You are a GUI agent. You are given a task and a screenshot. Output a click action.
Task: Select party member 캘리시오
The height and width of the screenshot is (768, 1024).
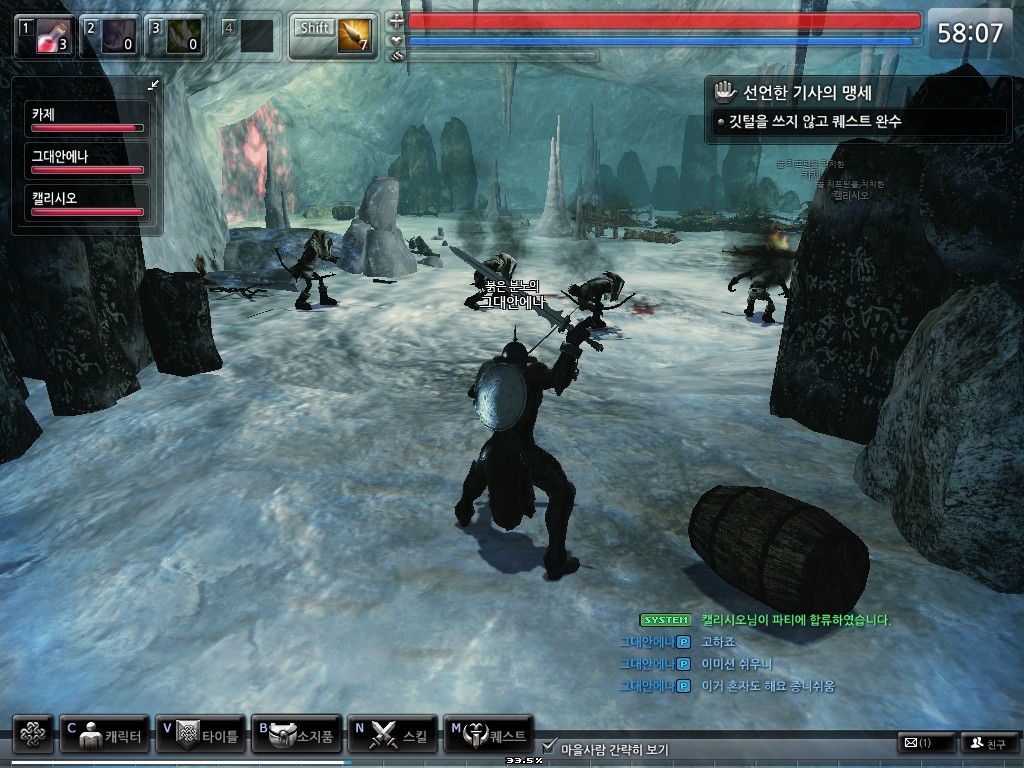[x=87, y=202]
